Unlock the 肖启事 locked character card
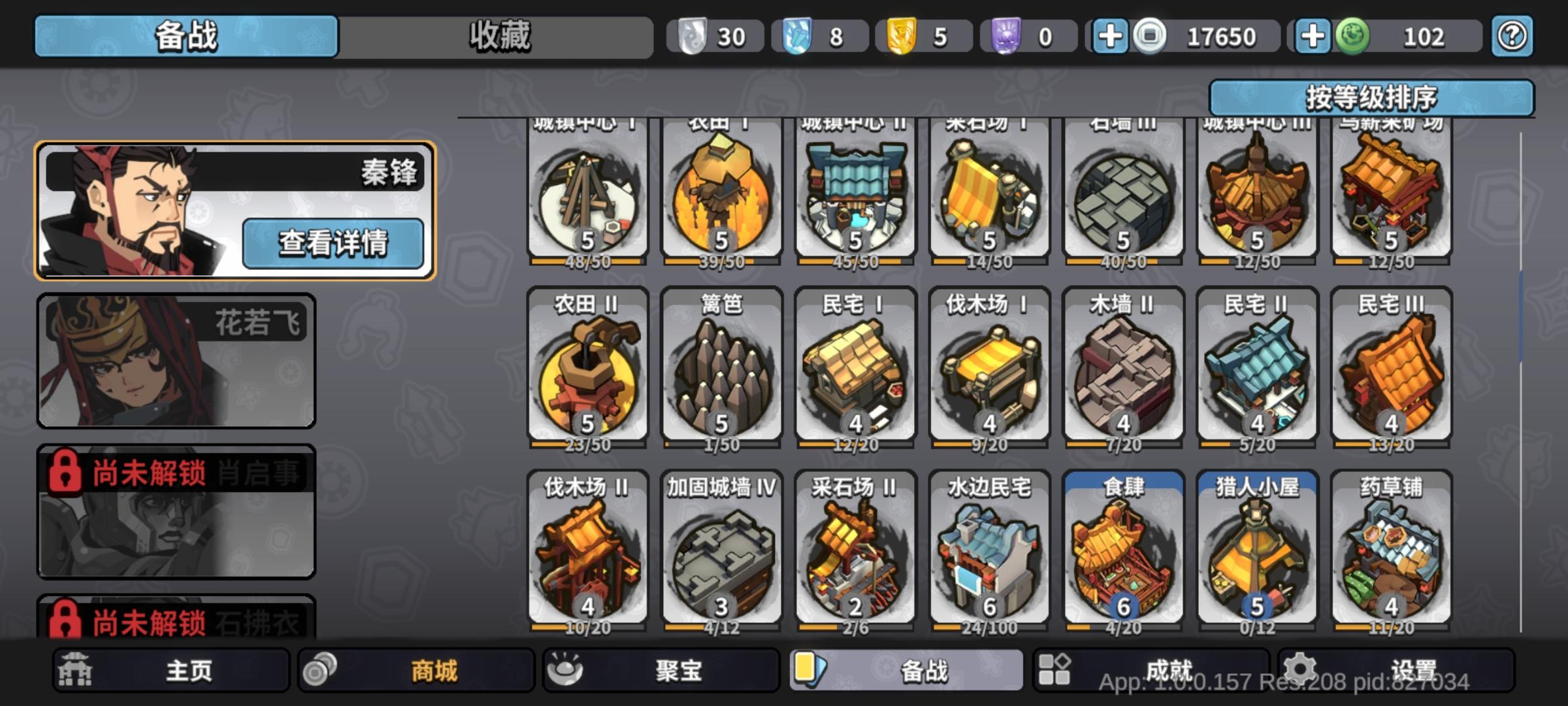 coord(175,513)
